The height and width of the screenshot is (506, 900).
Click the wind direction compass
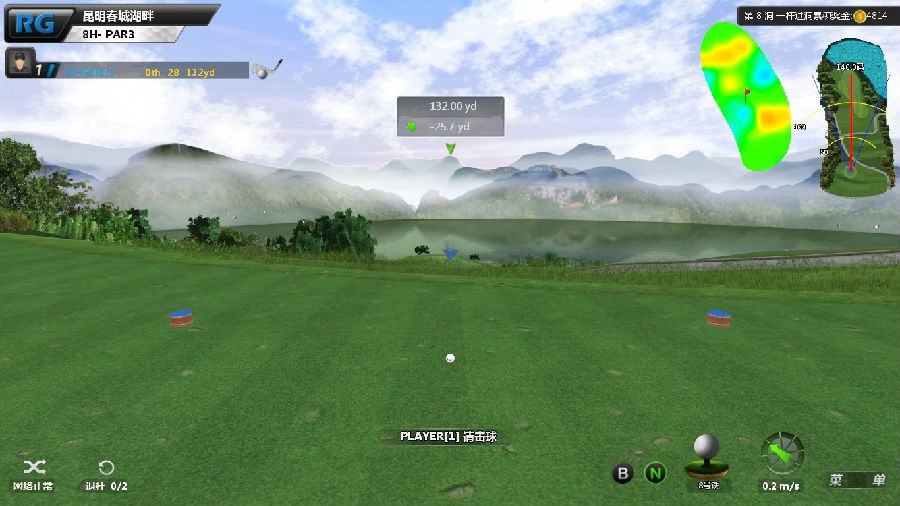781,453
